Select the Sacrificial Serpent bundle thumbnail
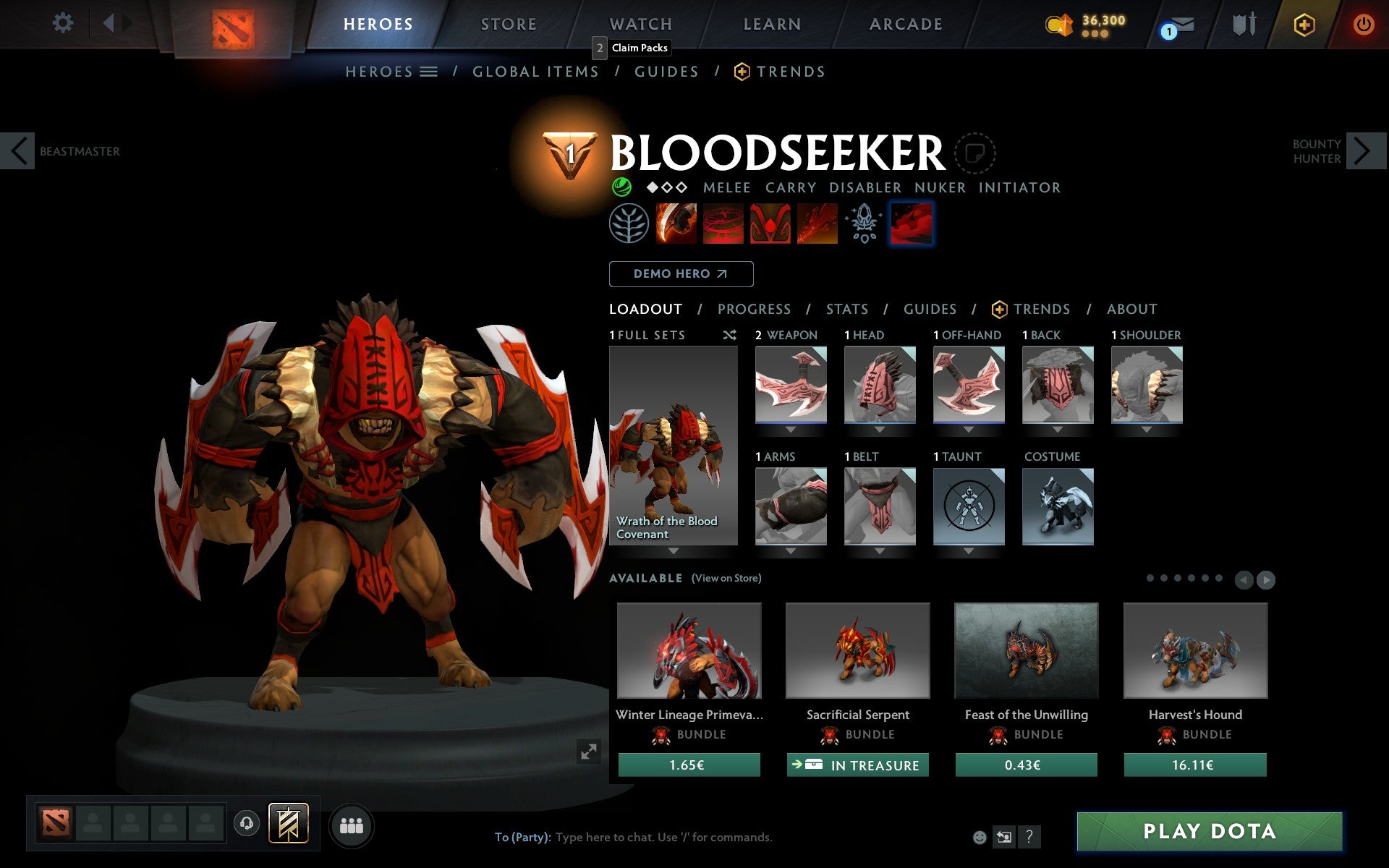The height and width of the screenshot is (868, 1389). tap(858, 650)
